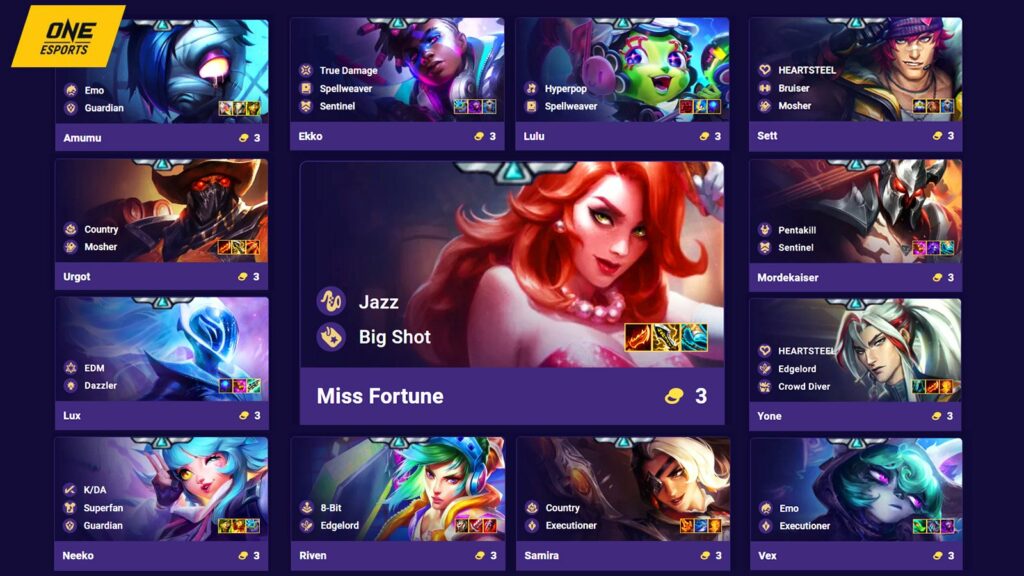The height and width of the screenshot is (576, 1024).
Task: Choose the Lulu champion card
Action: click(623, 83)
